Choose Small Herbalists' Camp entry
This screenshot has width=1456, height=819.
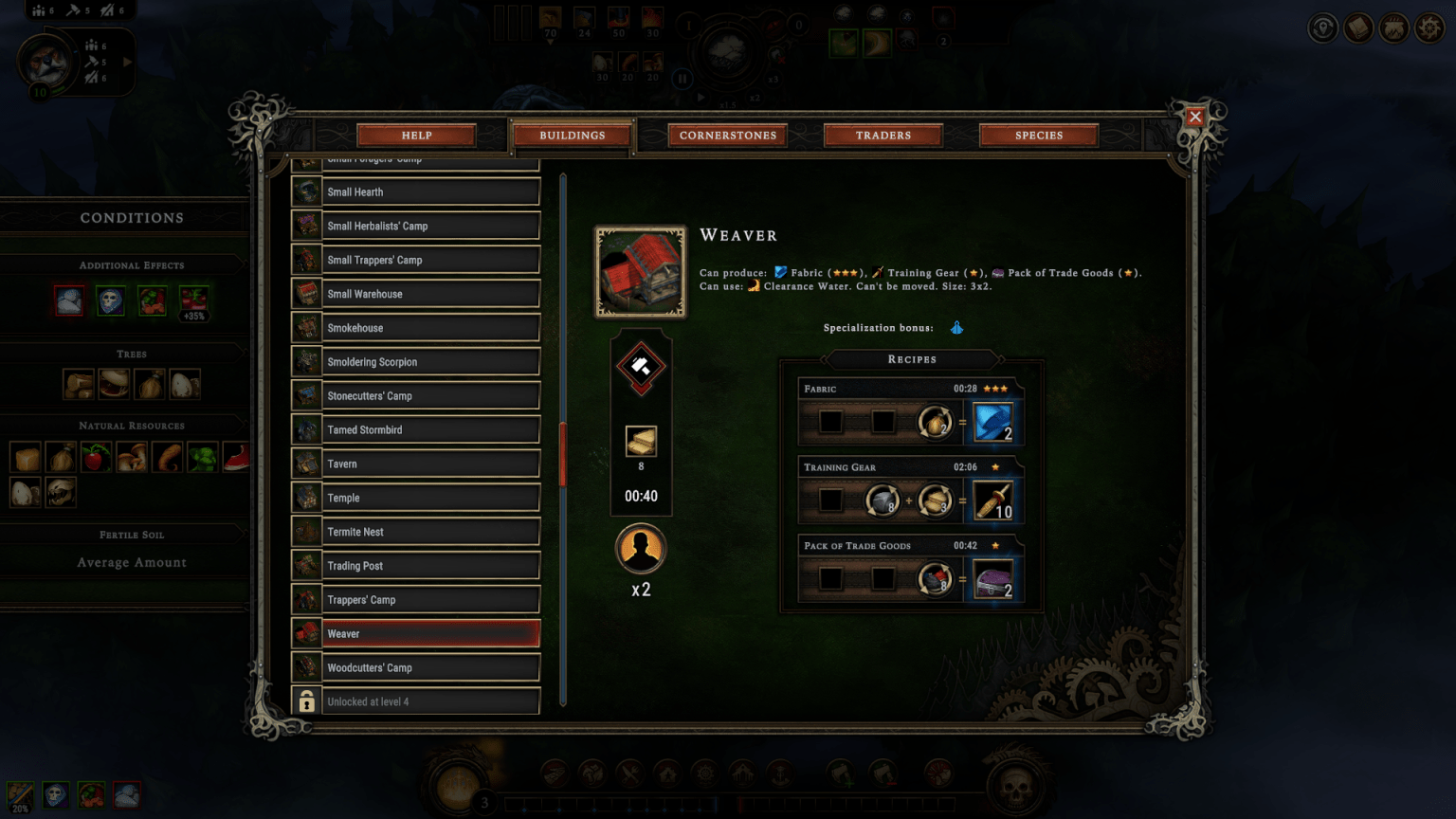click(x=430, y=227)
